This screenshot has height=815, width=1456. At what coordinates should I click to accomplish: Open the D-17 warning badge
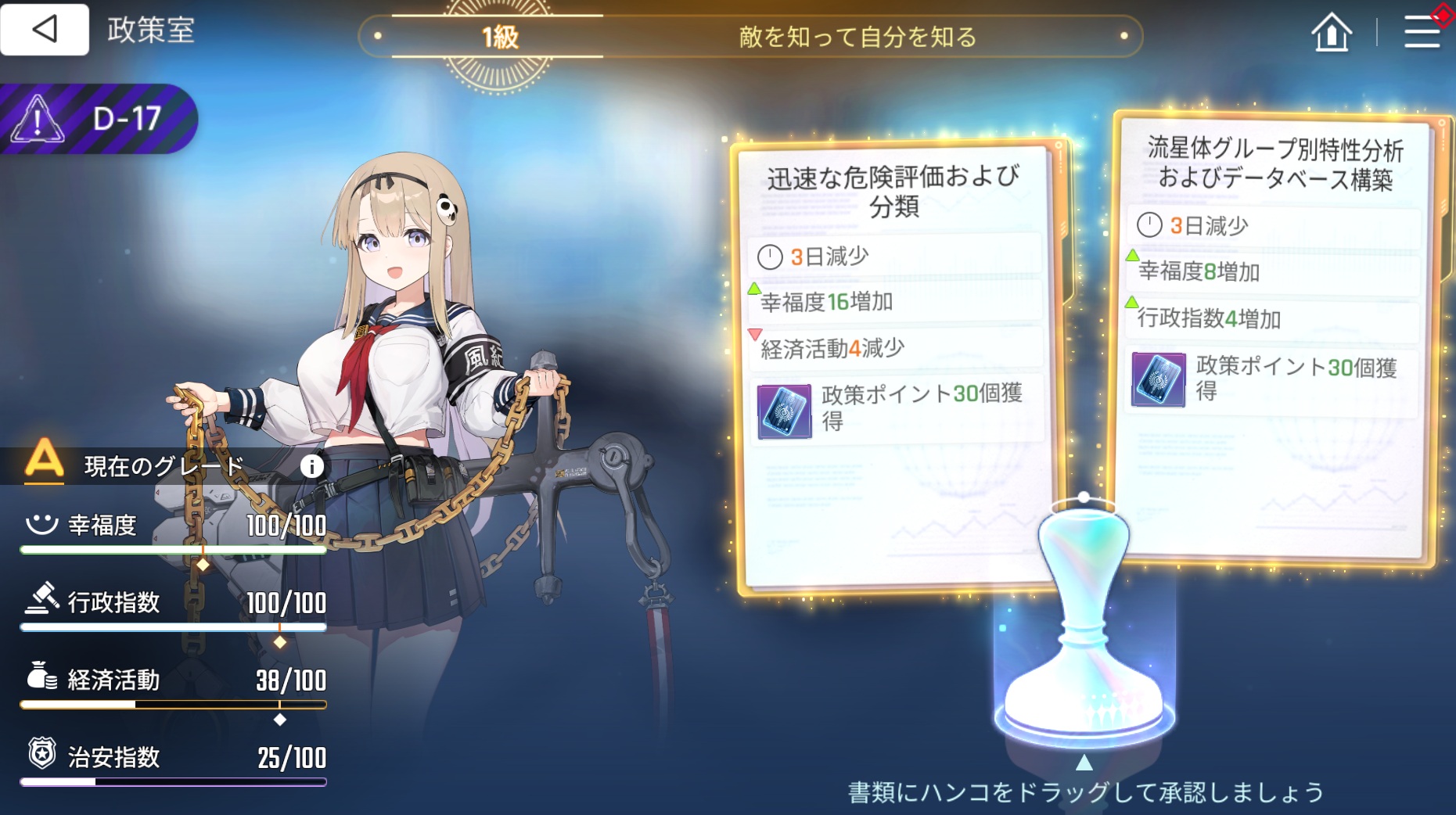click(x=98, y=119)
